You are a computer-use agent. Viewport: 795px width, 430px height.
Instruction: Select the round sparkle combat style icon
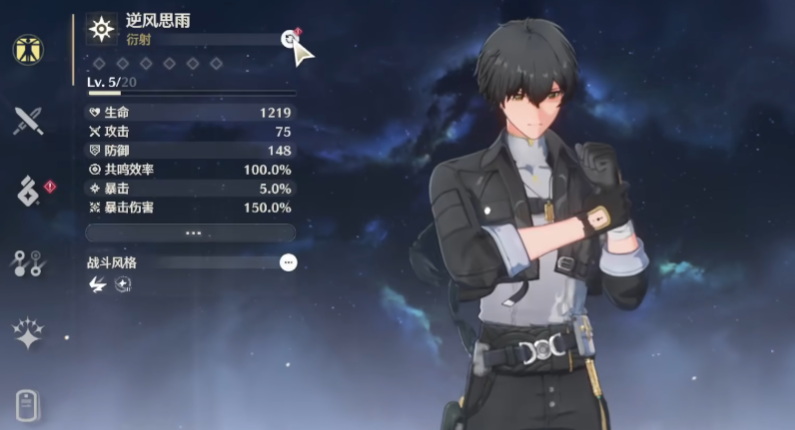(122, 285)
